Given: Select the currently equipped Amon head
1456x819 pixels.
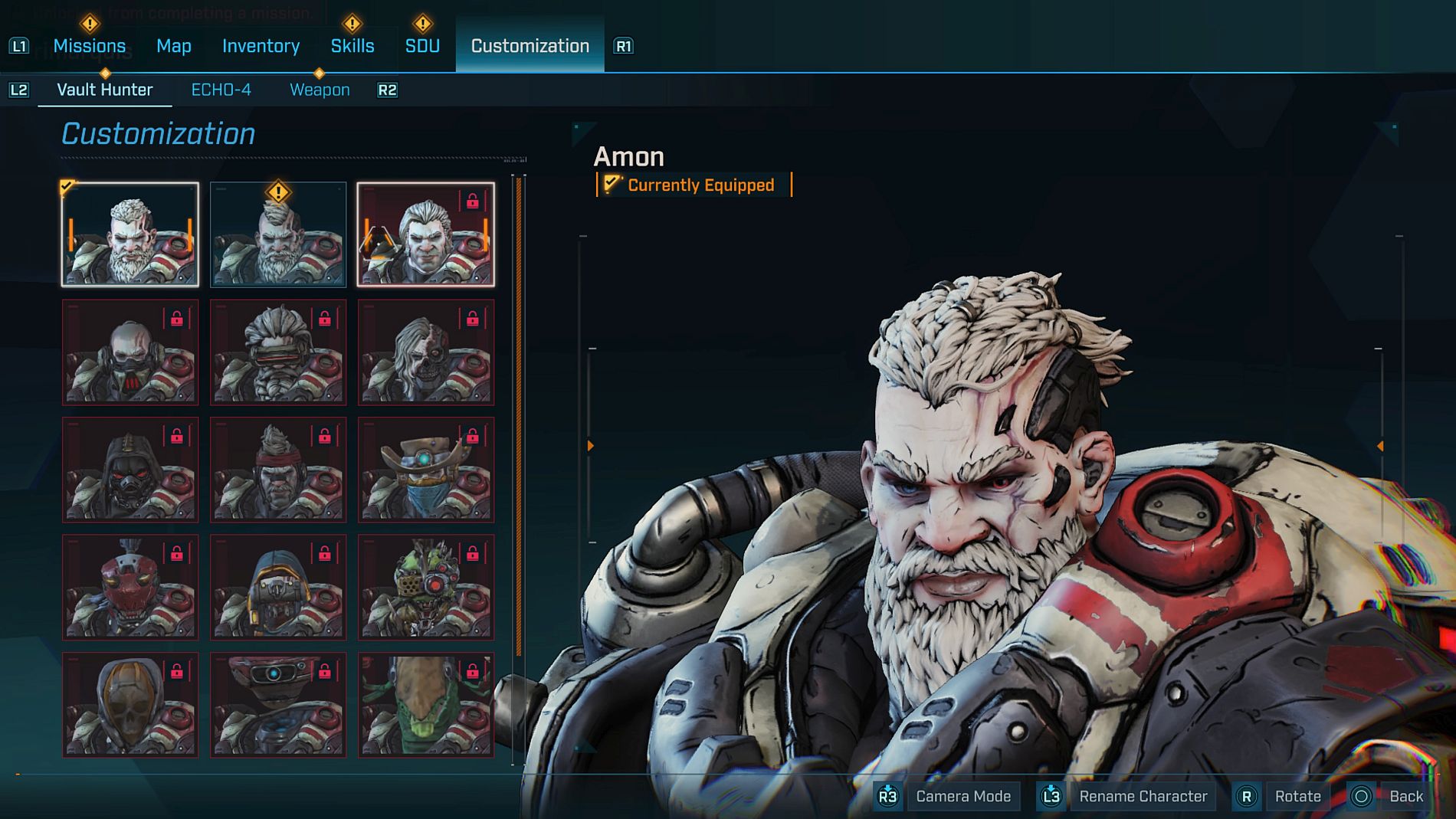Looking at the screenshot, I should point(130,234).
